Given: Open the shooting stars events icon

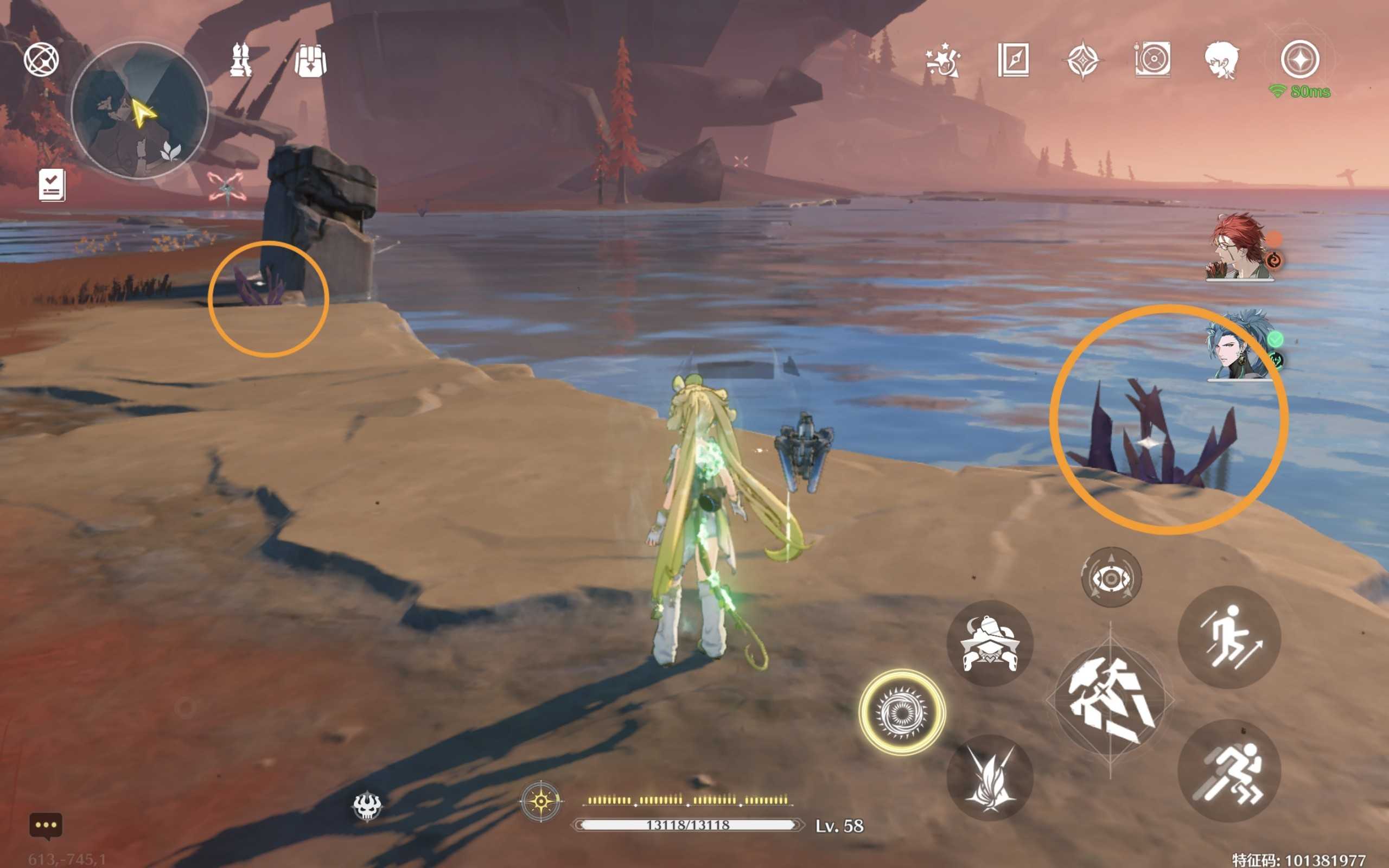Looking at the screenshot, I should (x=944, y=60).
